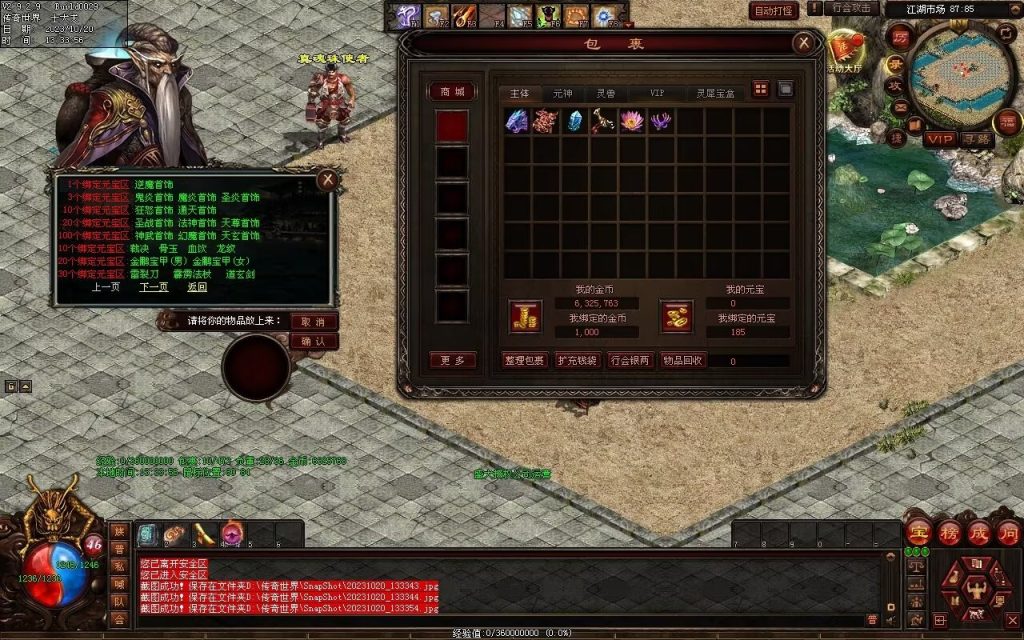Click the VIP button below the minimap
Screen dimensions: 1024x640
click(x=940, y=138)
